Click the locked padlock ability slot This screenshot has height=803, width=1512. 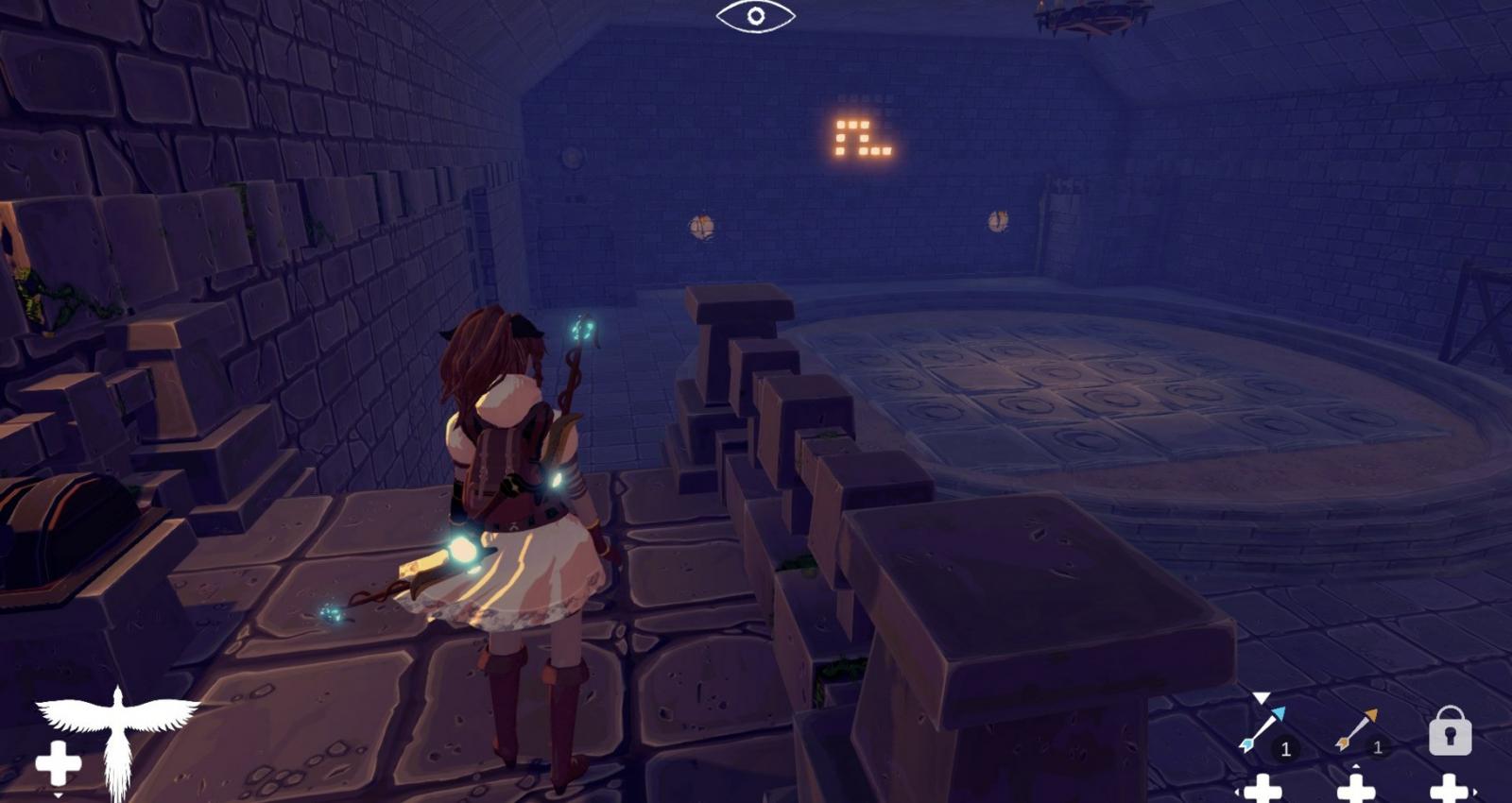tap(1450, 730)
